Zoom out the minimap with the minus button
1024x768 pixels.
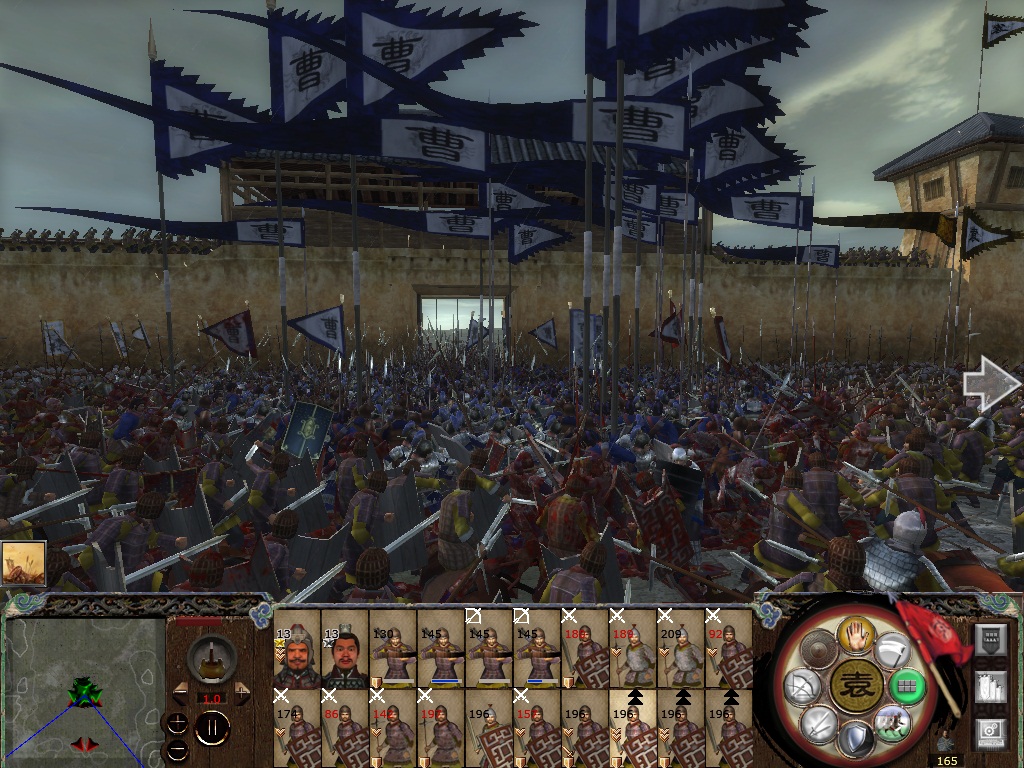click(x=177, y=749)
